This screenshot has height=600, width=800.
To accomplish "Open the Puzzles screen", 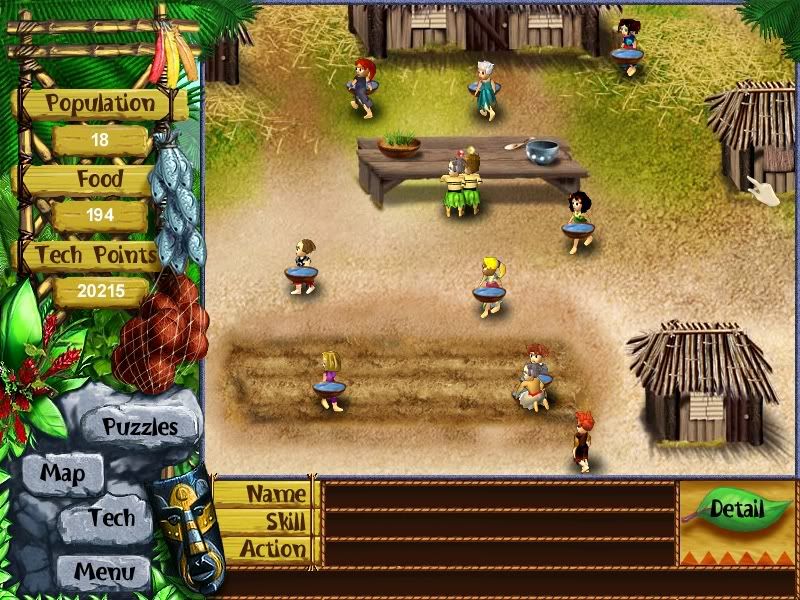I will point(140,427).
